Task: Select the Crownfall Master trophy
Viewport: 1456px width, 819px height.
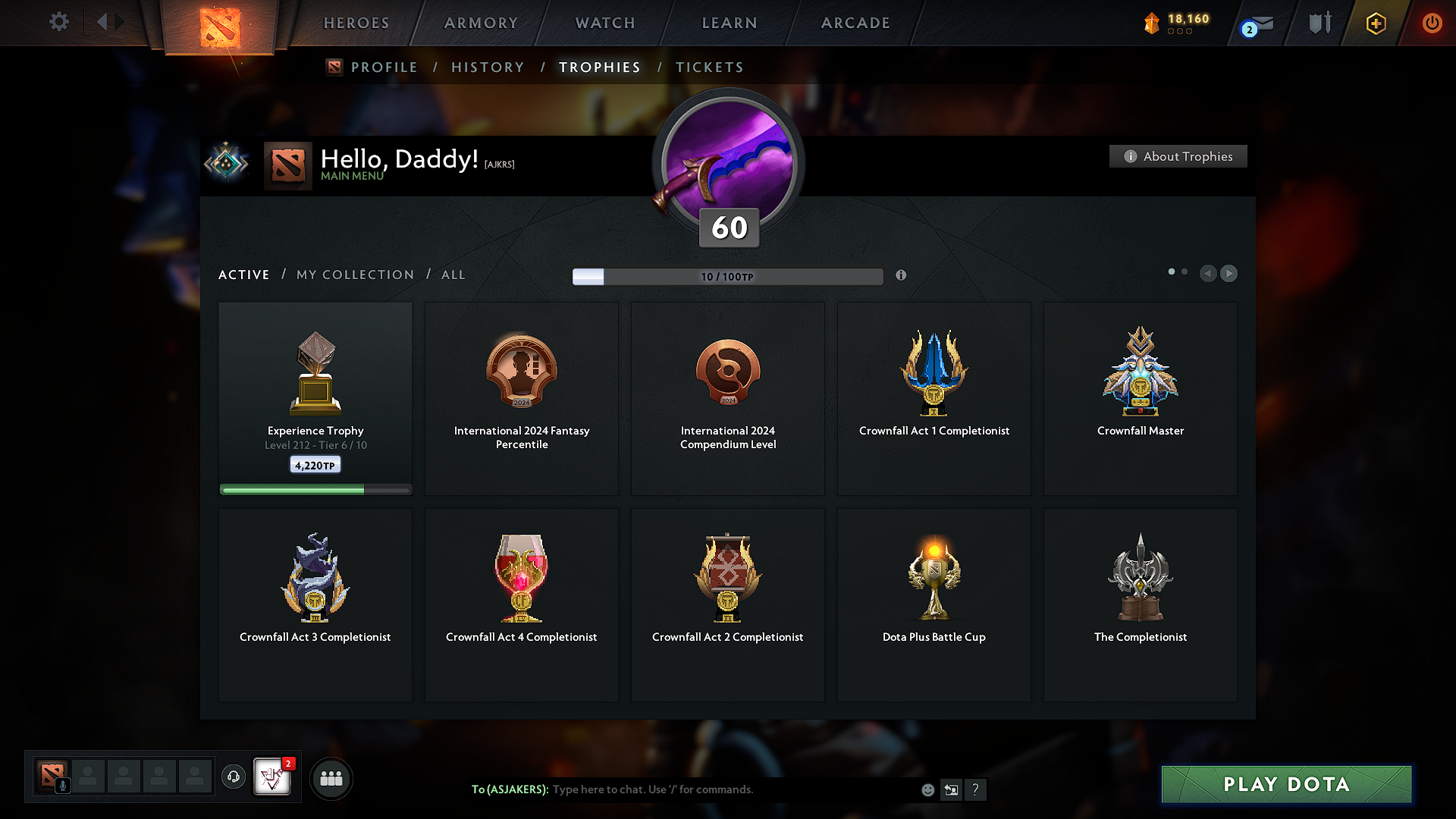Action: (x=1140, y=398)
